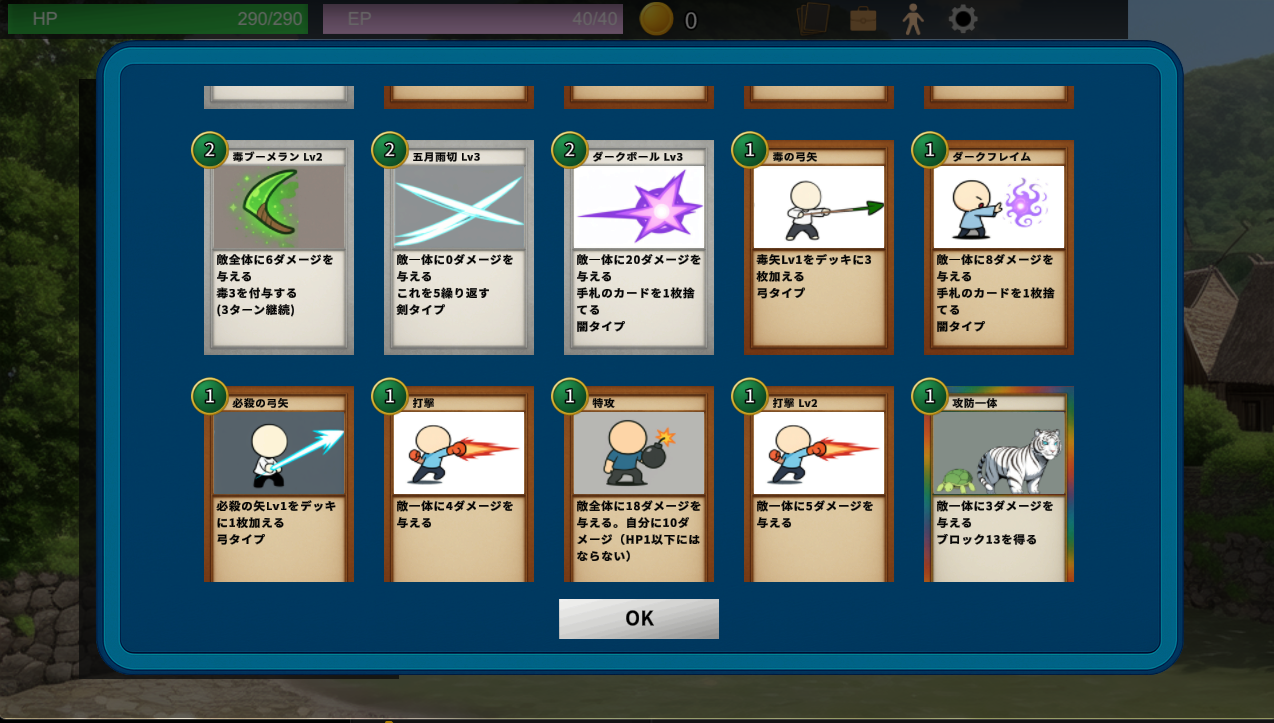Image resolution: width=1274 pixels, height=723 pixels.
Task: Choose the 五月雨切 Lv3 card
Action: [459, 248]
